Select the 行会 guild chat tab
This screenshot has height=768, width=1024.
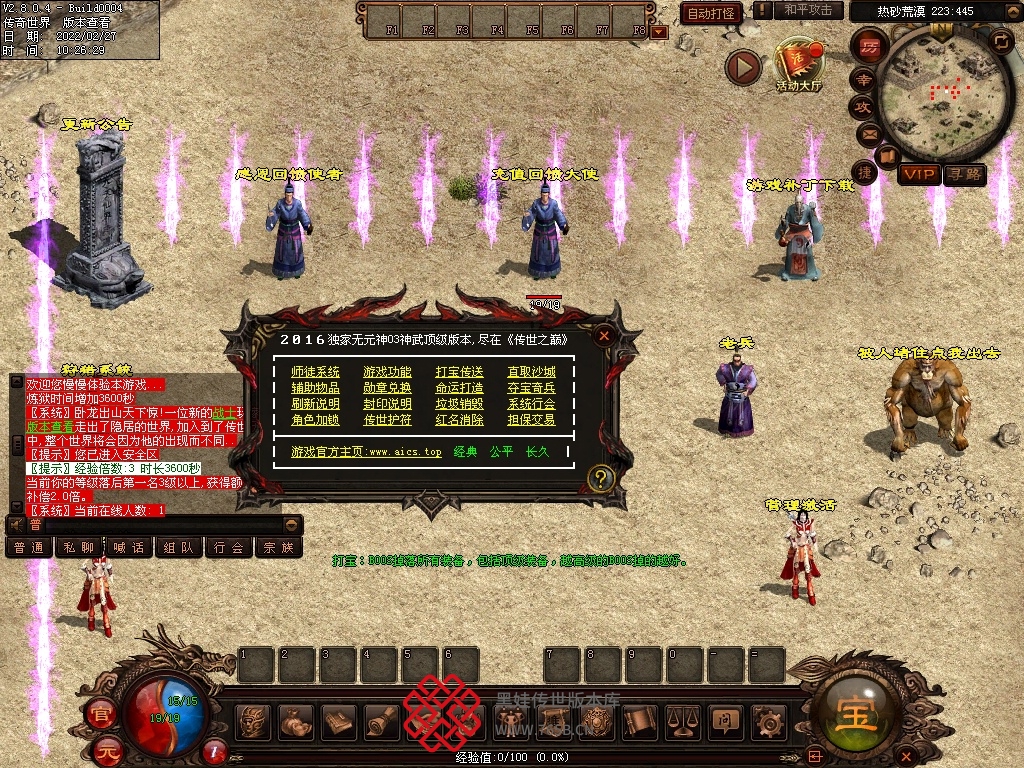point(229,547)
